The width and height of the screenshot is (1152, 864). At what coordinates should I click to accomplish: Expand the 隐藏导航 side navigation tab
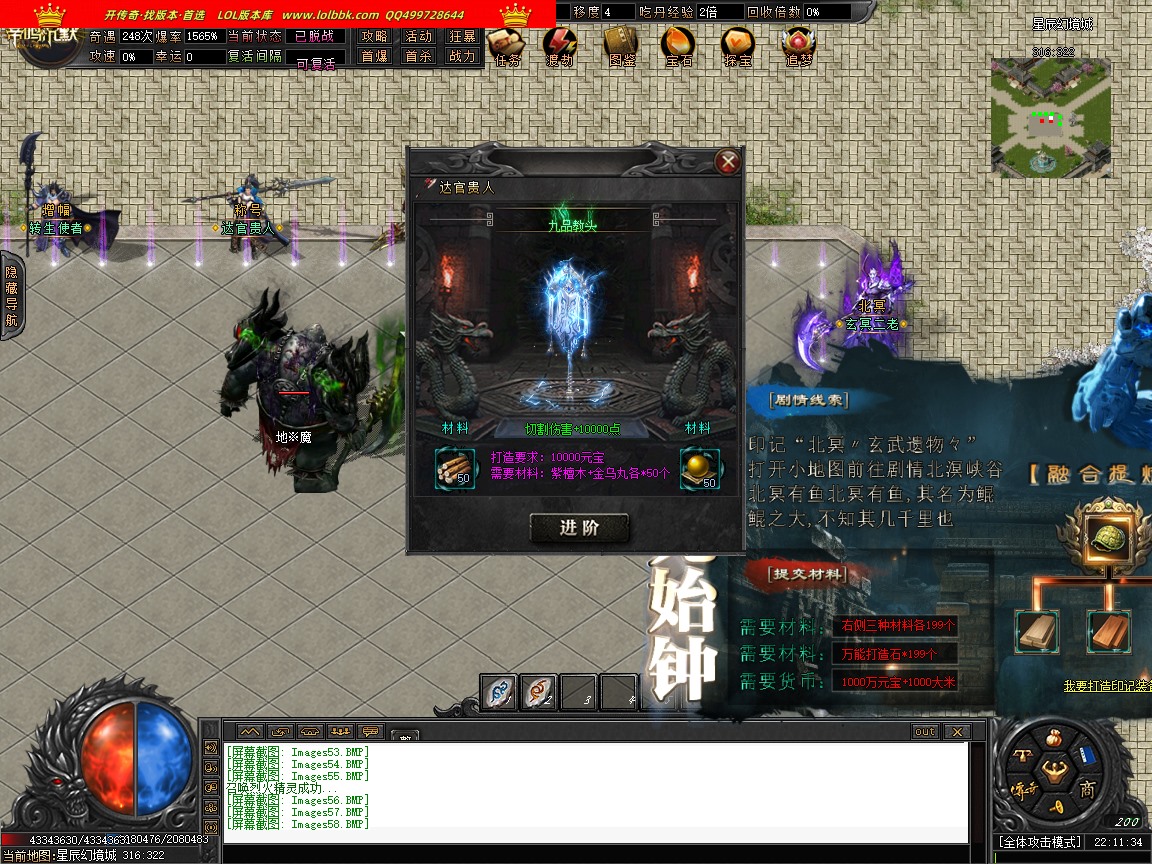tap(12, 296)
